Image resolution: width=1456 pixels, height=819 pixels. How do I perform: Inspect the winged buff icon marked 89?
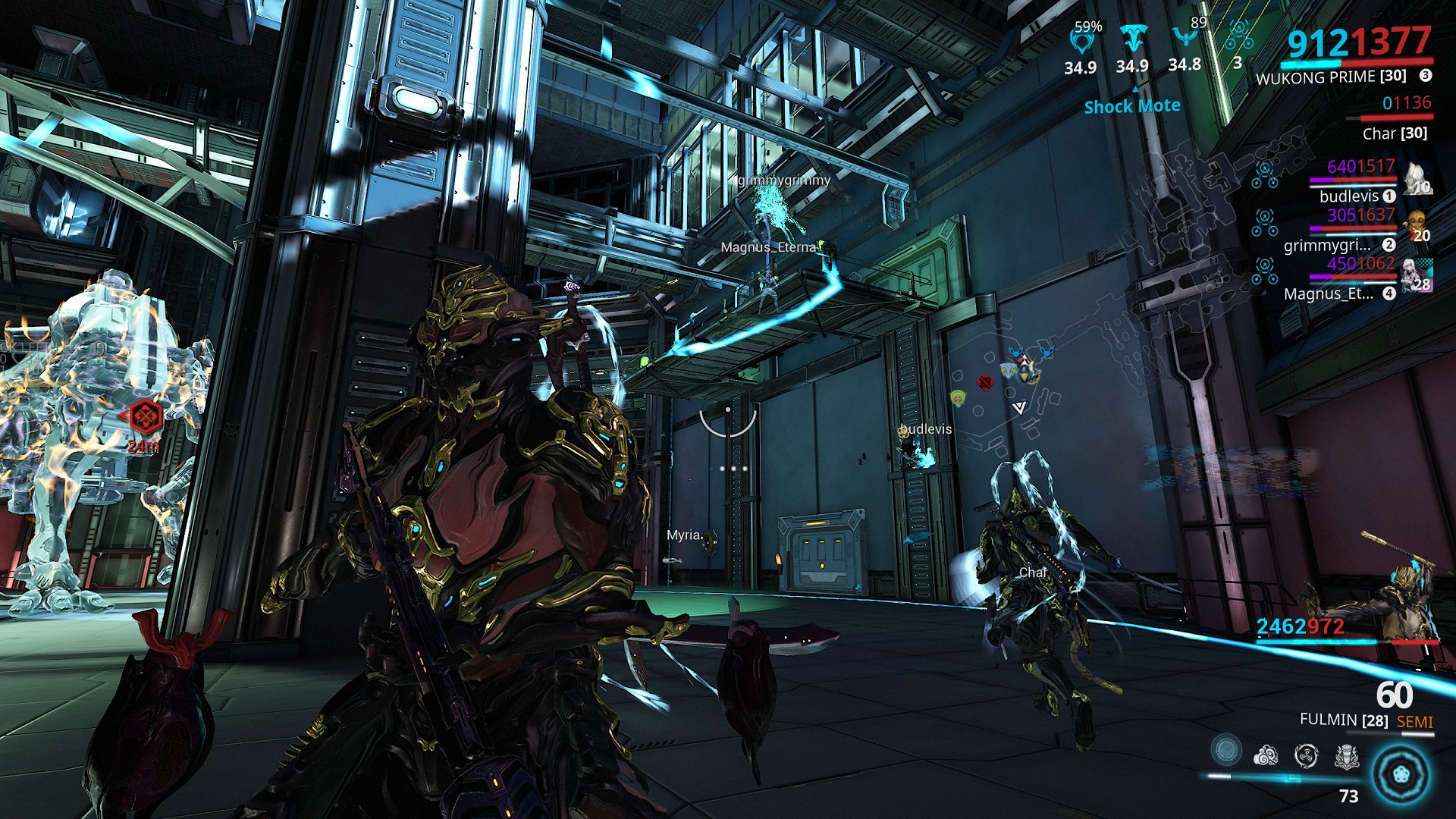[x=1185, y=36]
